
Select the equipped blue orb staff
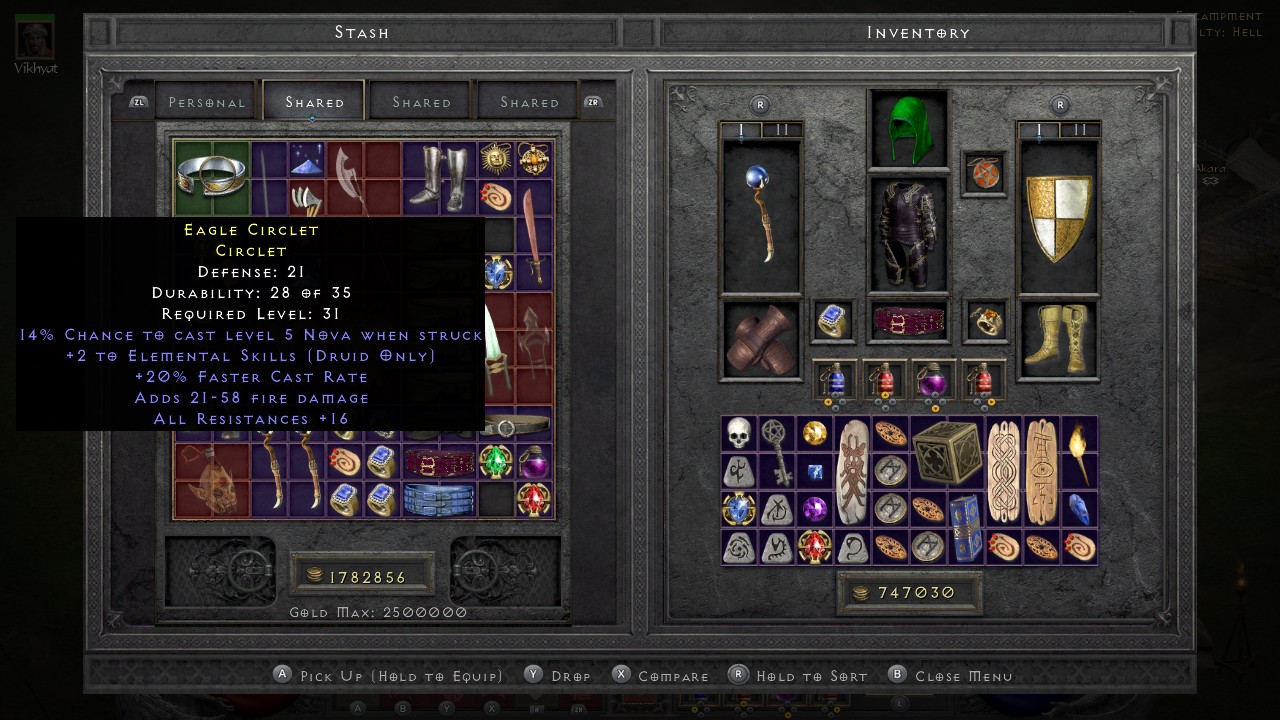click(762, 217)
